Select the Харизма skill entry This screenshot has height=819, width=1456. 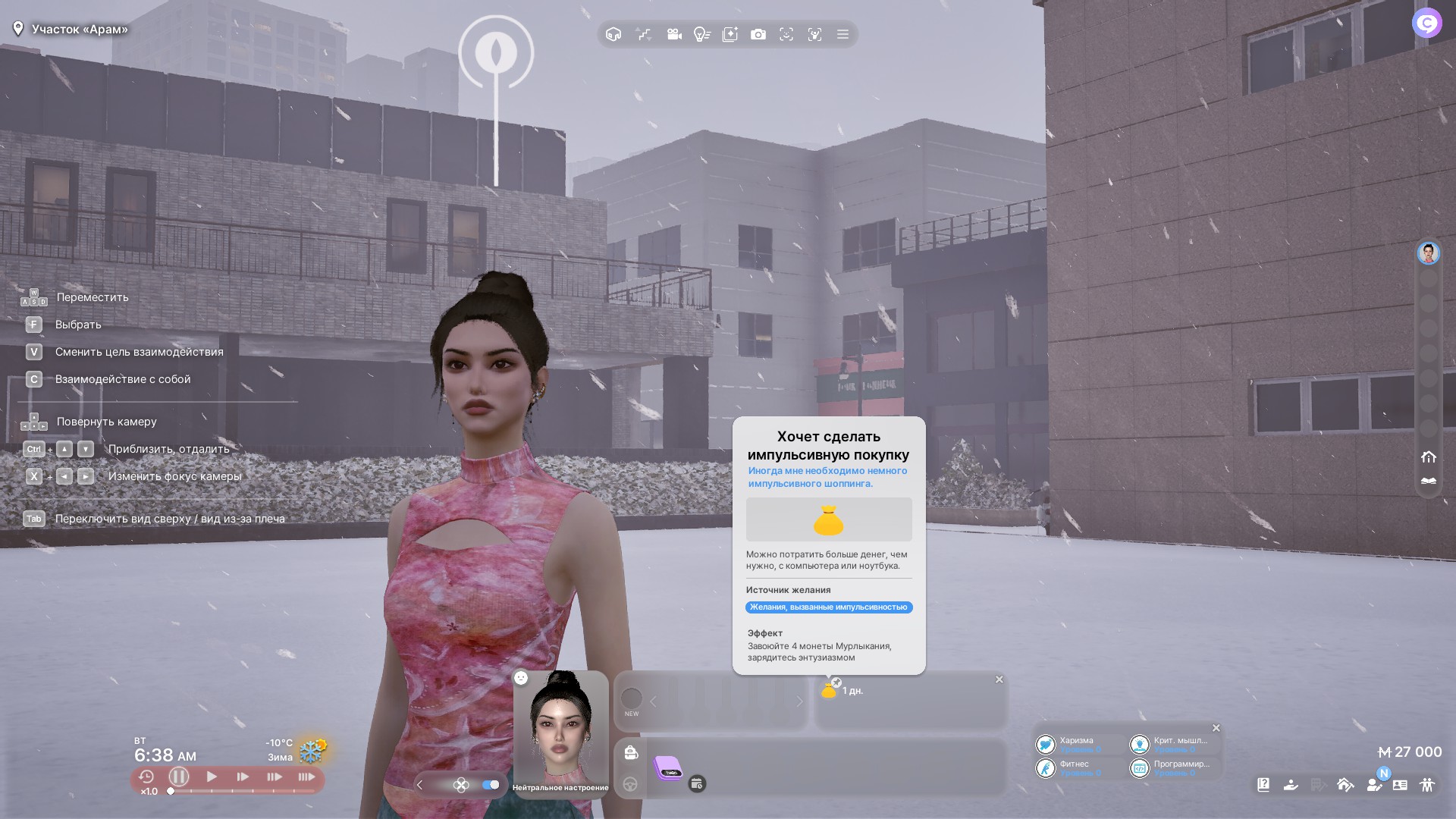(x=1069, y=745)
